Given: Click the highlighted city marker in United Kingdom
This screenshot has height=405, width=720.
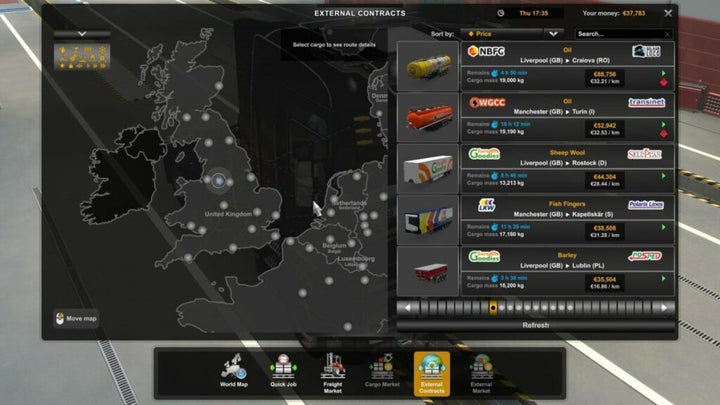Looking at the screenshot, I should tap(219, 181).
